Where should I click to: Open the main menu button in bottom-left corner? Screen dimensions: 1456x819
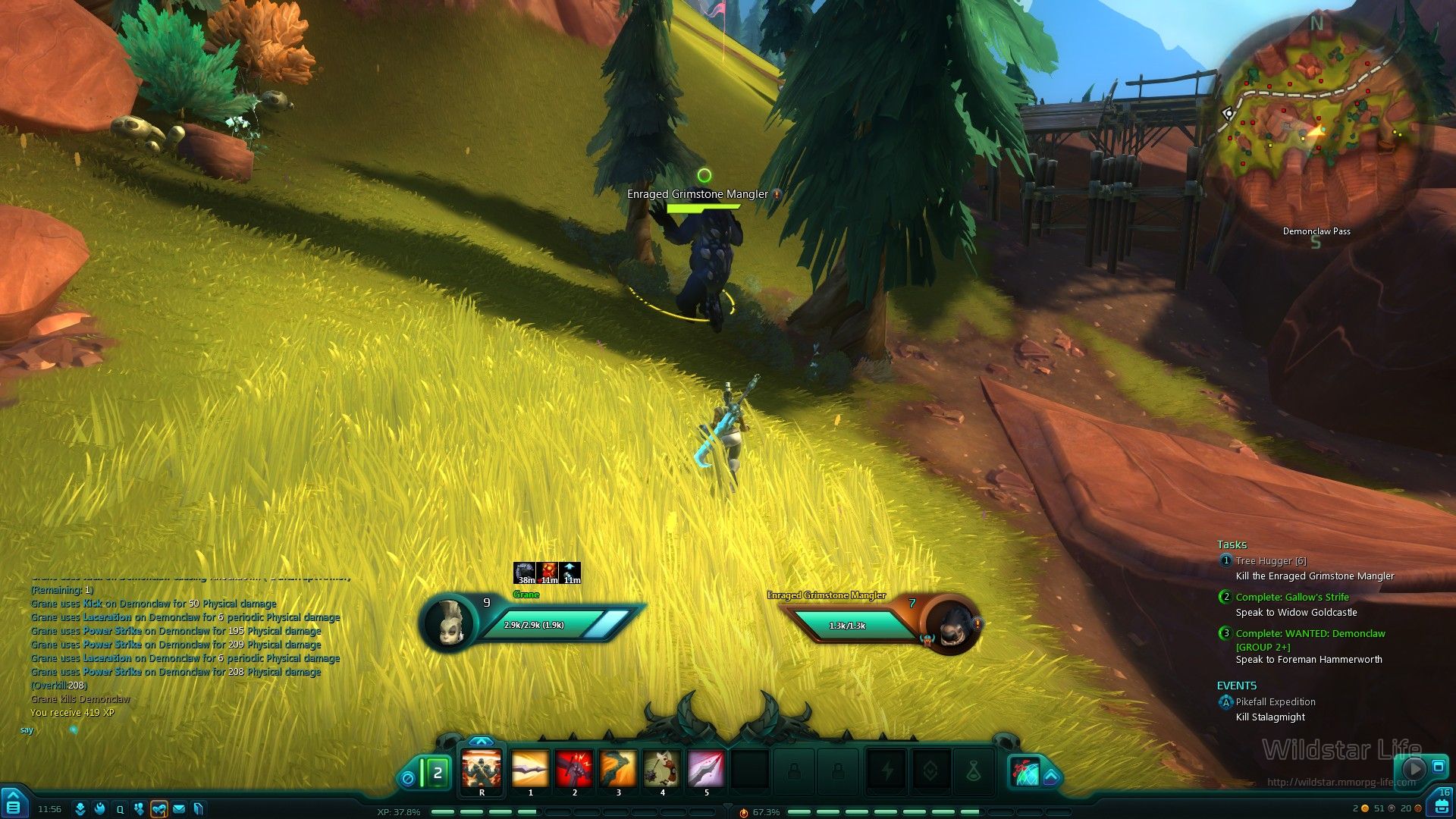[13, 804]
